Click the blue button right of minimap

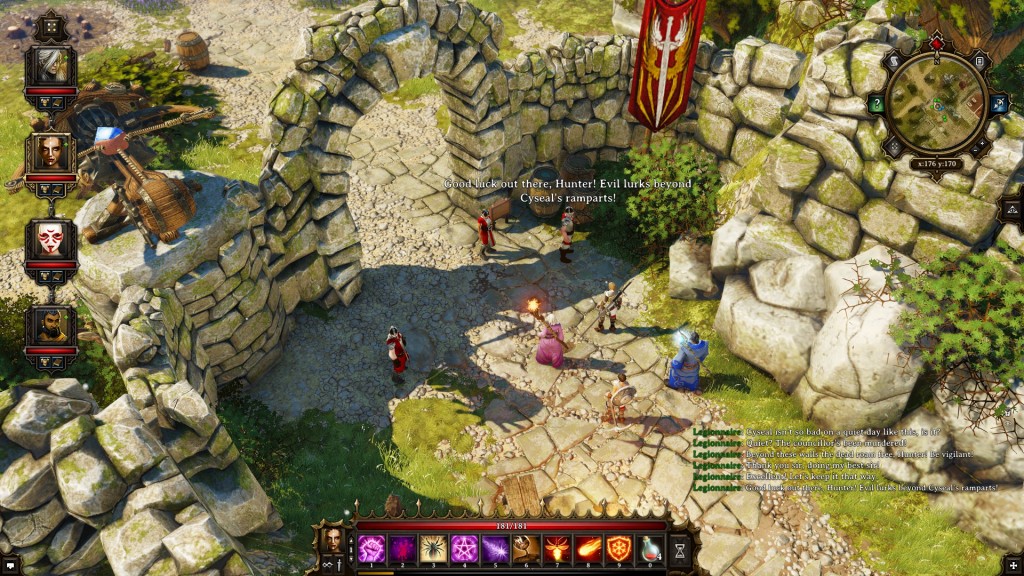click(x=997, y=104)
